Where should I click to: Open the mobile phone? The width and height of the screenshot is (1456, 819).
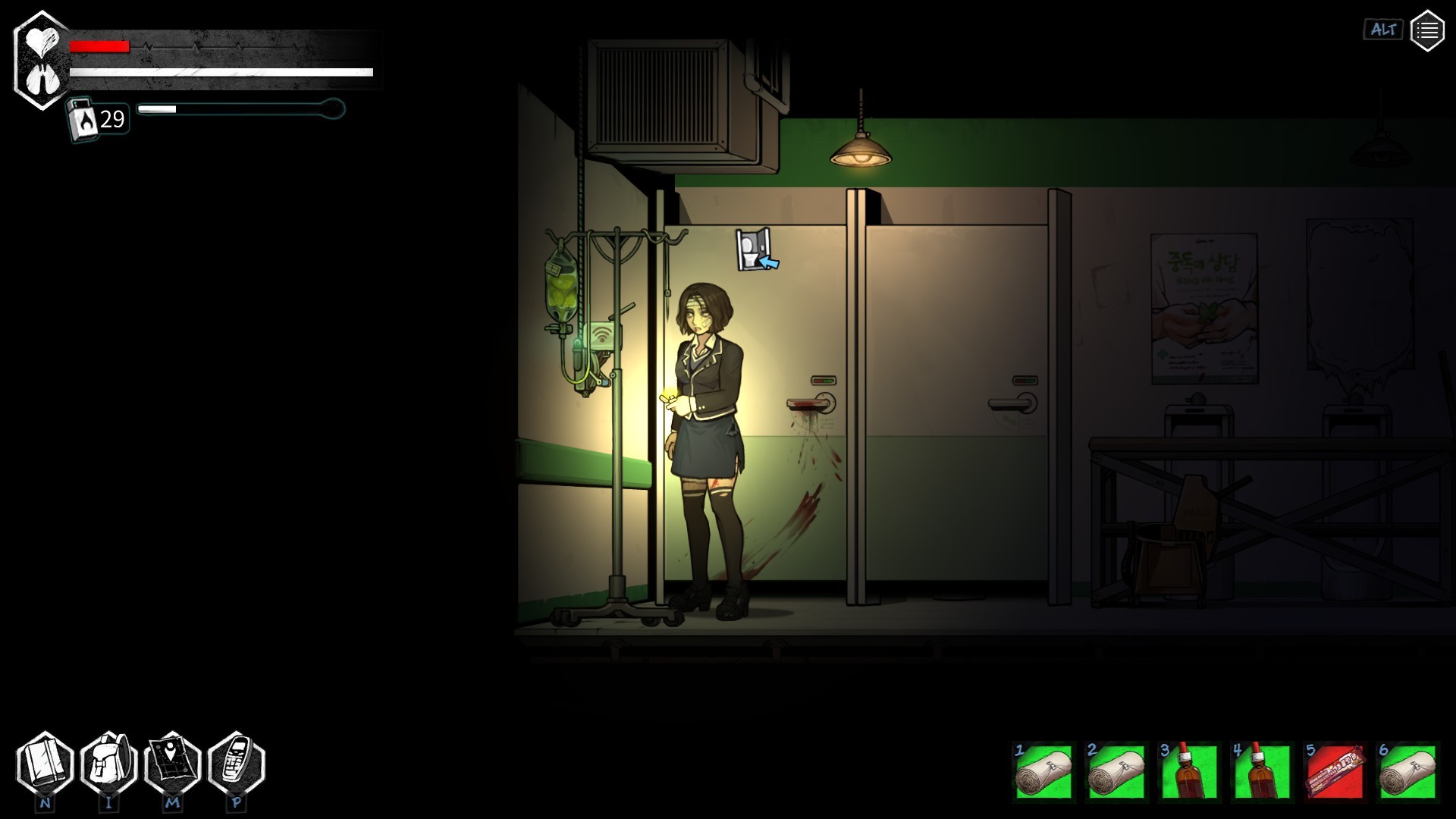(236, 764)
